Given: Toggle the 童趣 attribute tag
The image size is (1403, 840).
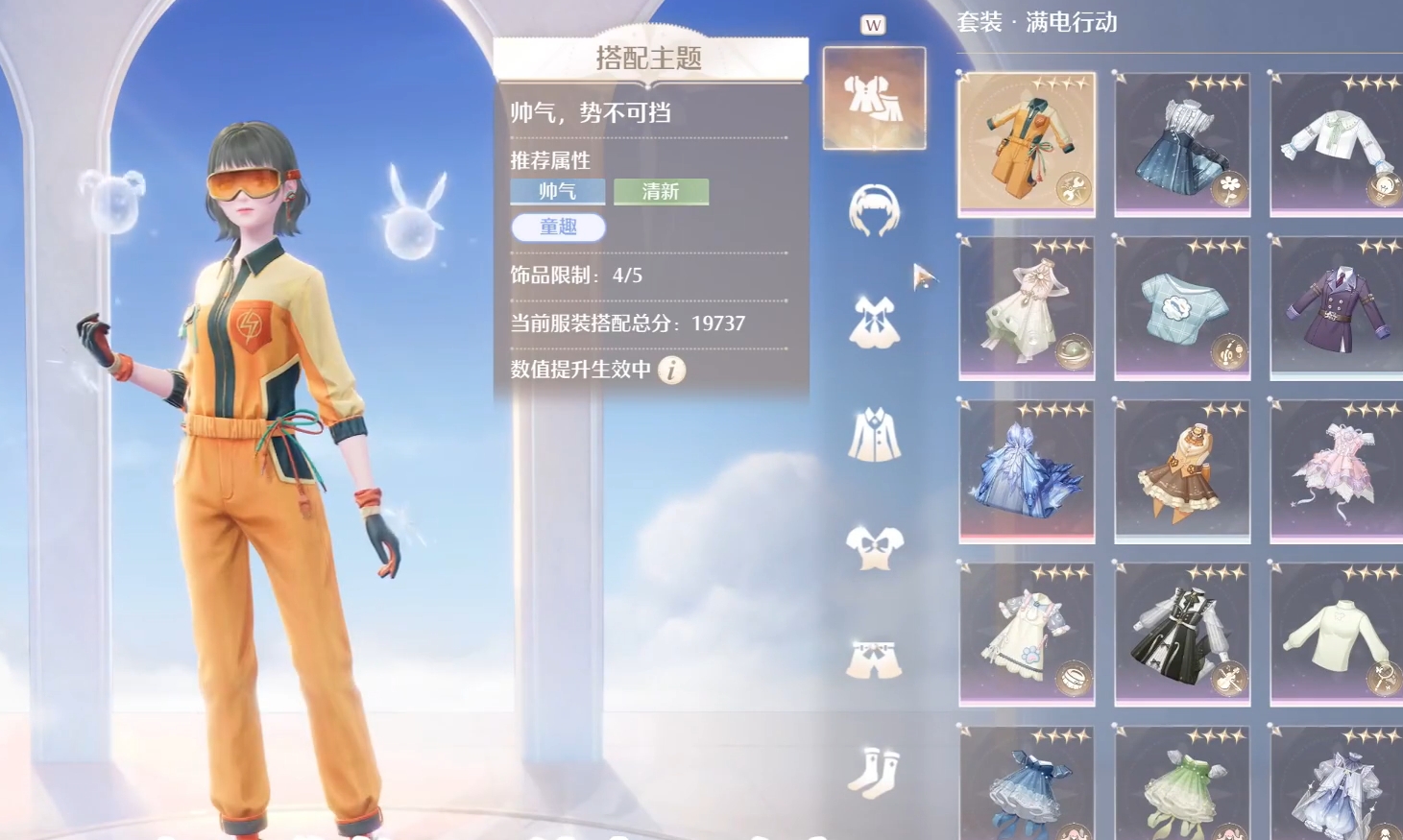Looking at the screenshot, I should coord(558,228).
